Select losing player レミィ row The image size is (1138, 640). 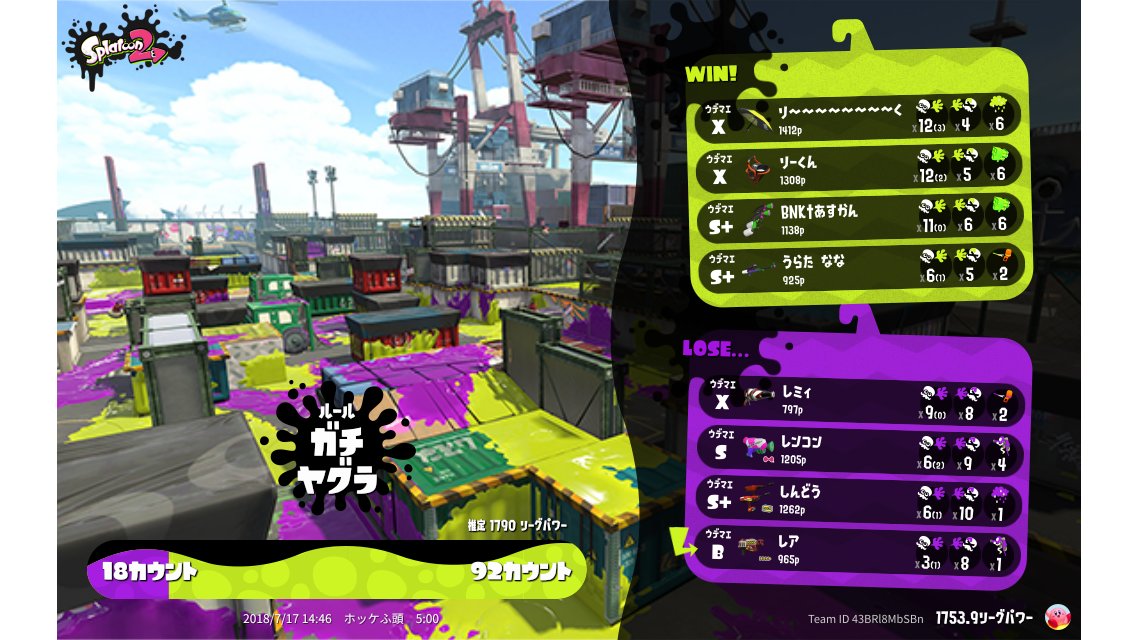pyautogui.click(x=857, y=399)
